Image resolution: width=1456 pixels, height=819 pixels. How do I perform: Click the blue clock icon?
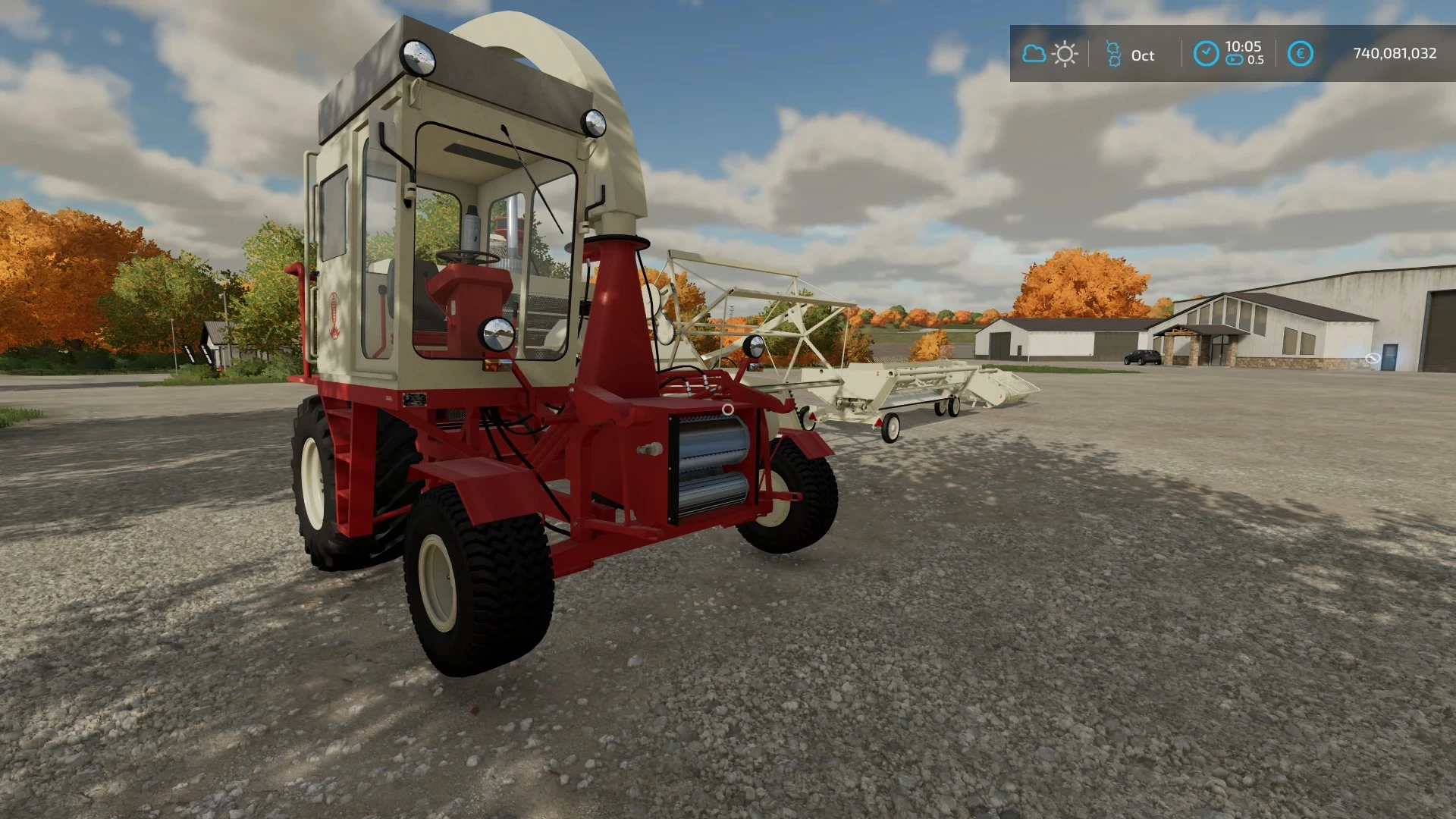(x=1206, y=53)
